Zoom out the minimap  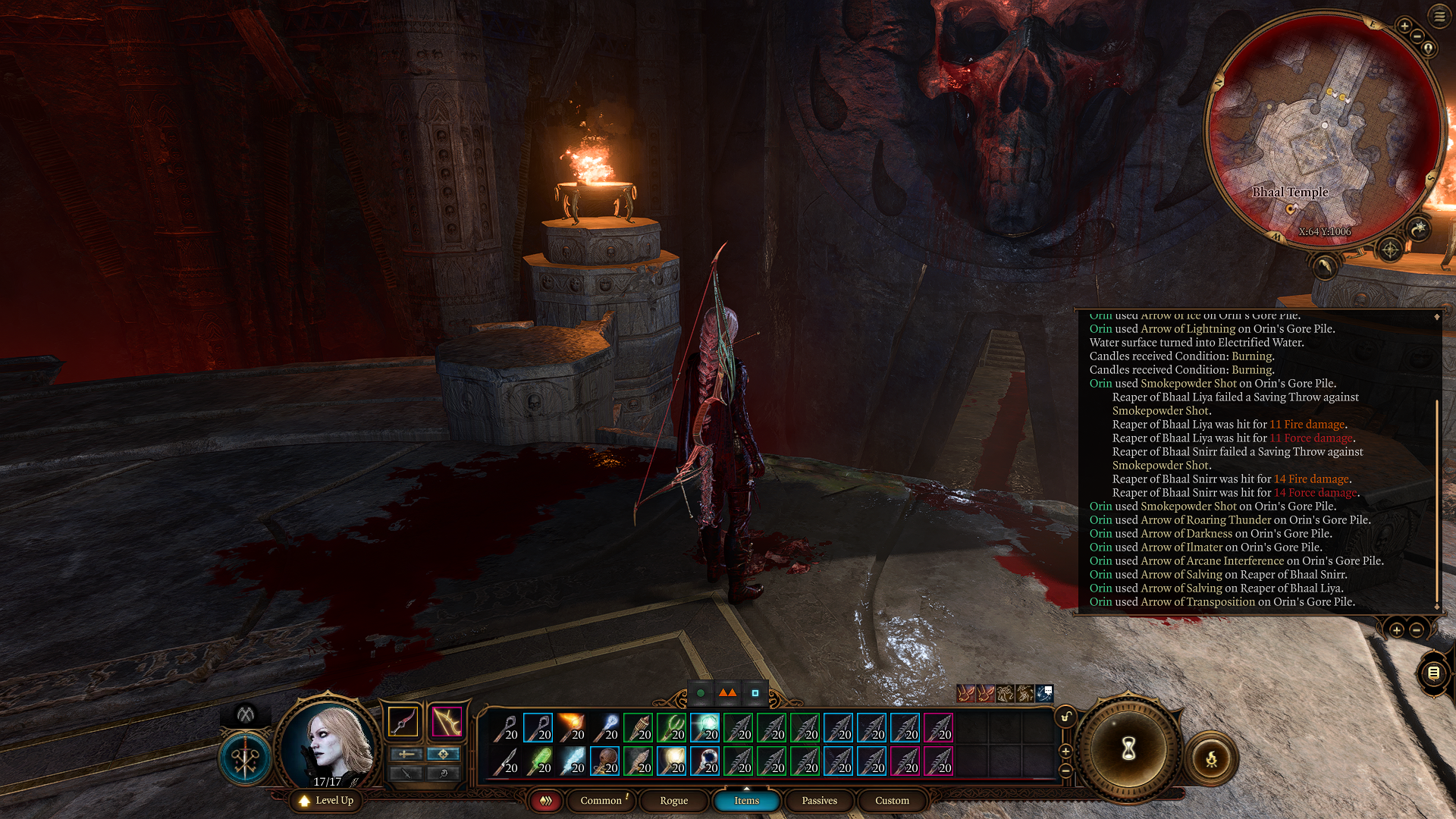1417,36
